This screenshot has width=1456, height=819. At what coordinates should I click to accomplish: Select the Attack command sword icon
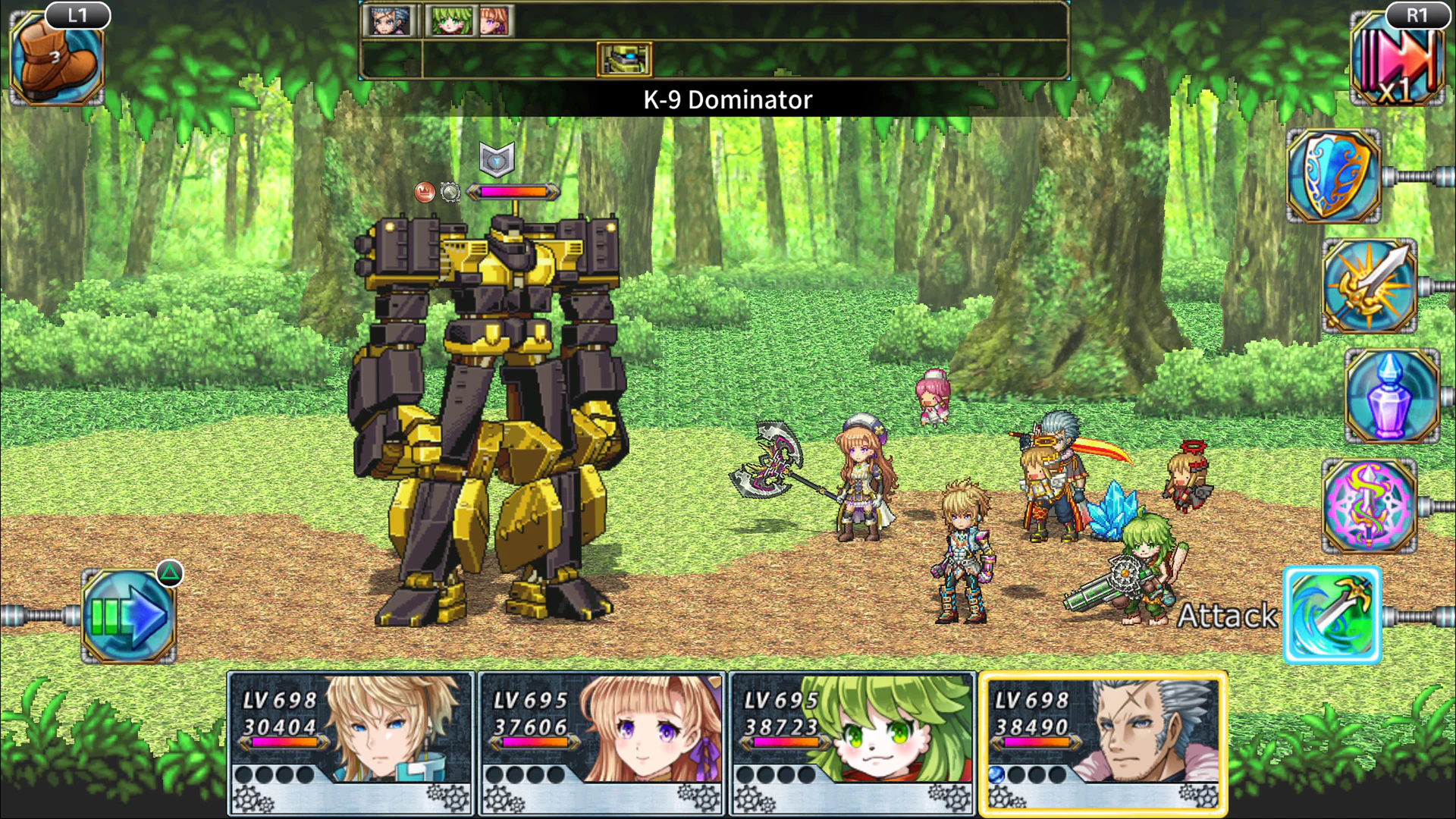point(1332,613)
